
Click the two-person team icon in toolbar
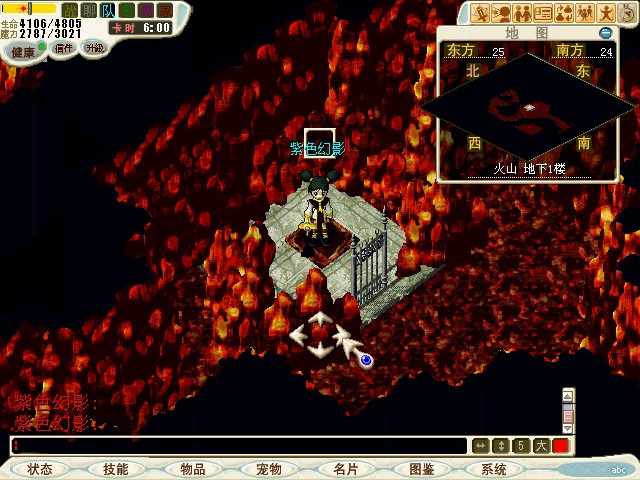coord(522,13)
